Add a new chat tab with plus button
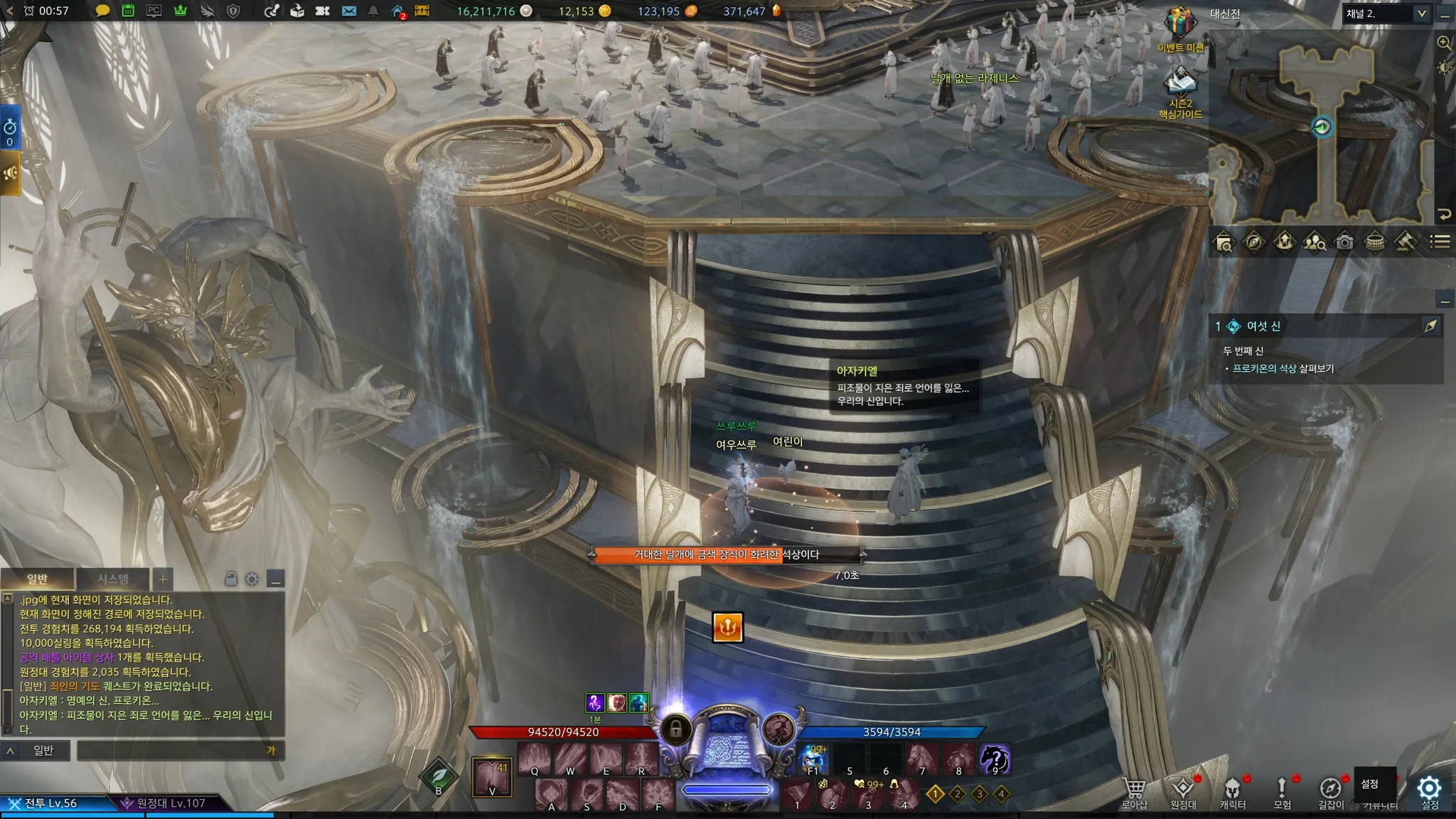Image resolution: width=1456 pixels, height=819 pixels. [163, 579]
